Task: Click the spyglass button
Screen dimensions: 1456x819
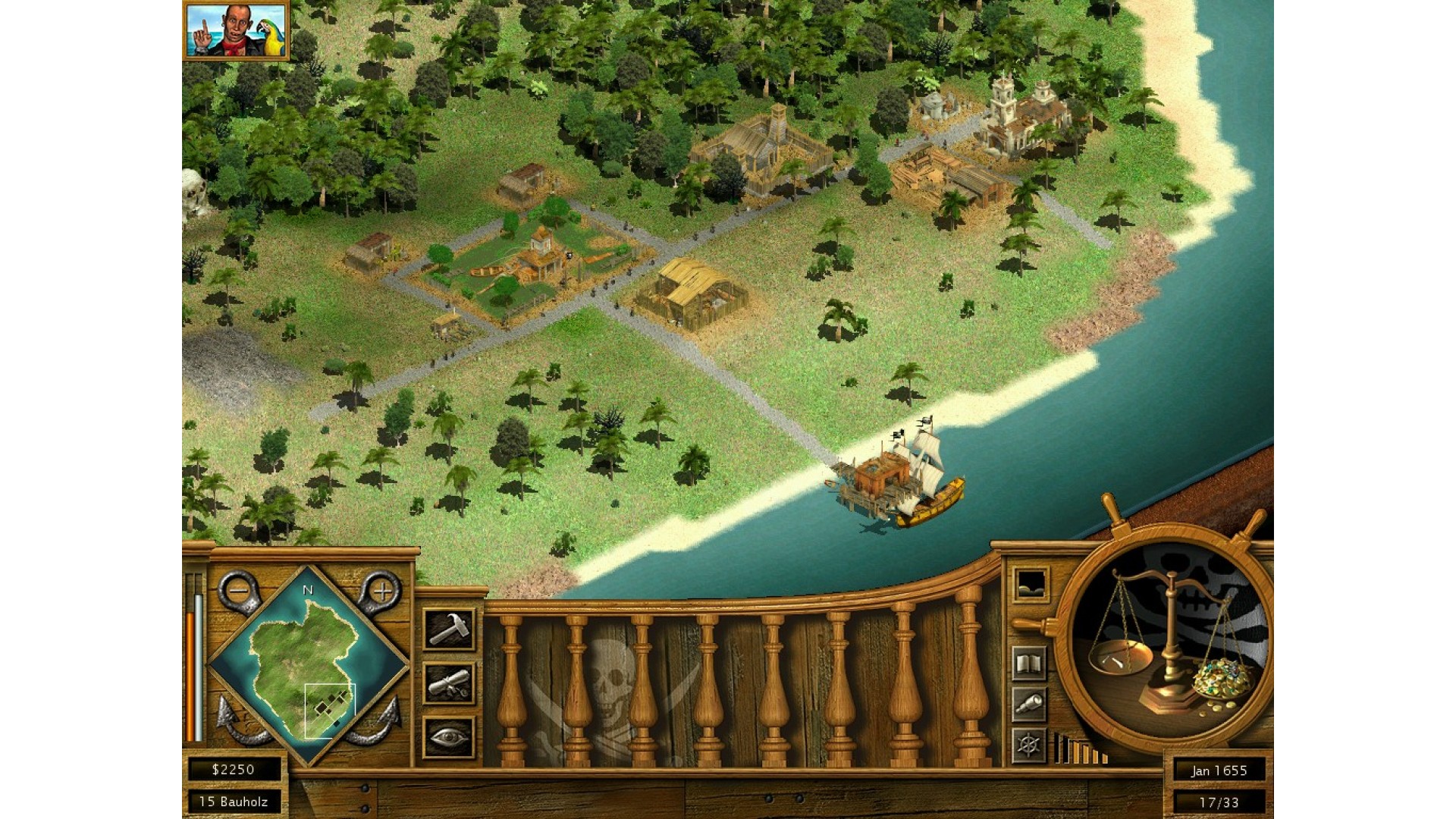Action: [x=1029, y=705]
